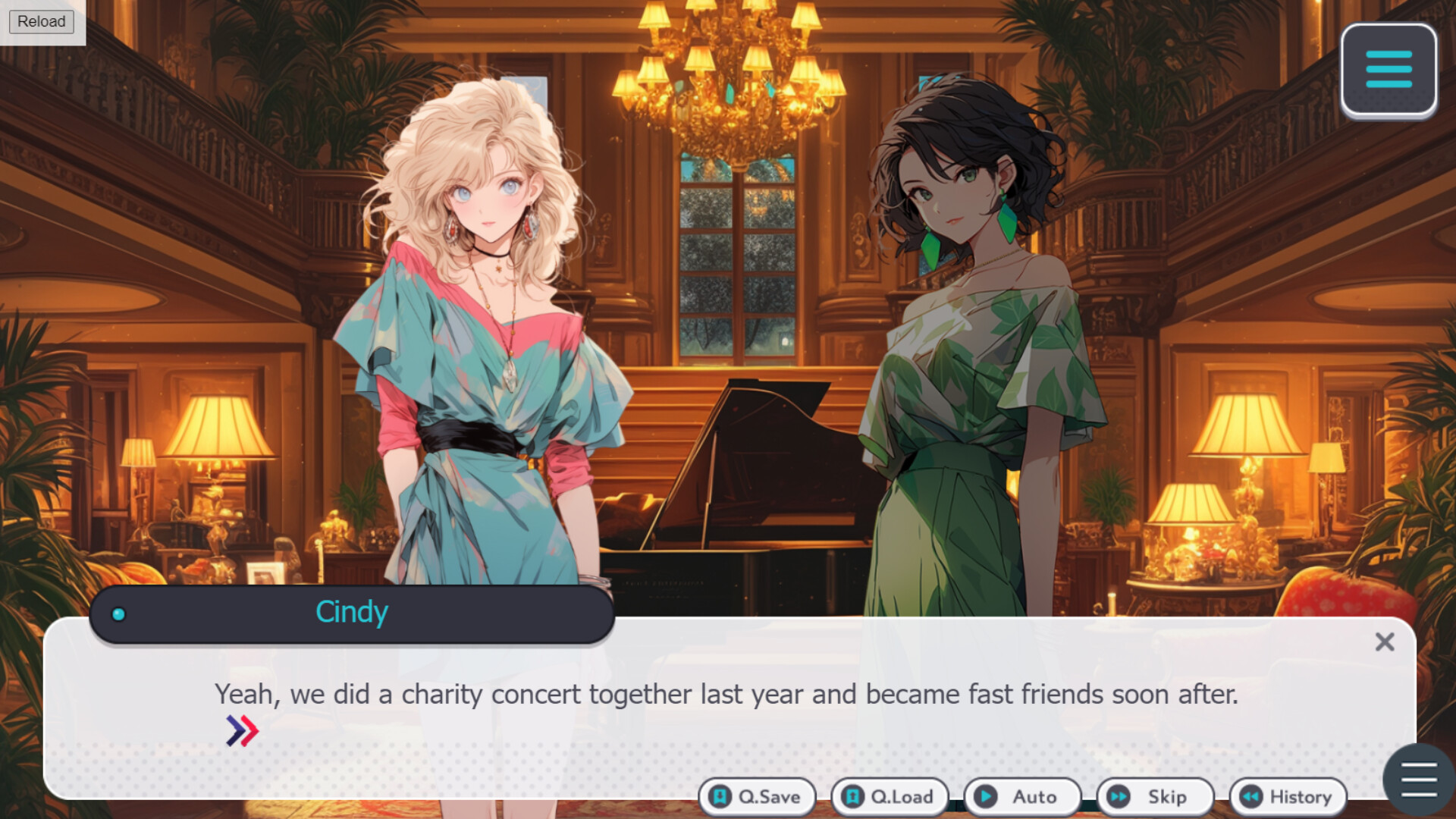The width and height of the screenshot is (1456, 819).
Task: Click Cindy's name plate
Action: (x=352, y=613)
